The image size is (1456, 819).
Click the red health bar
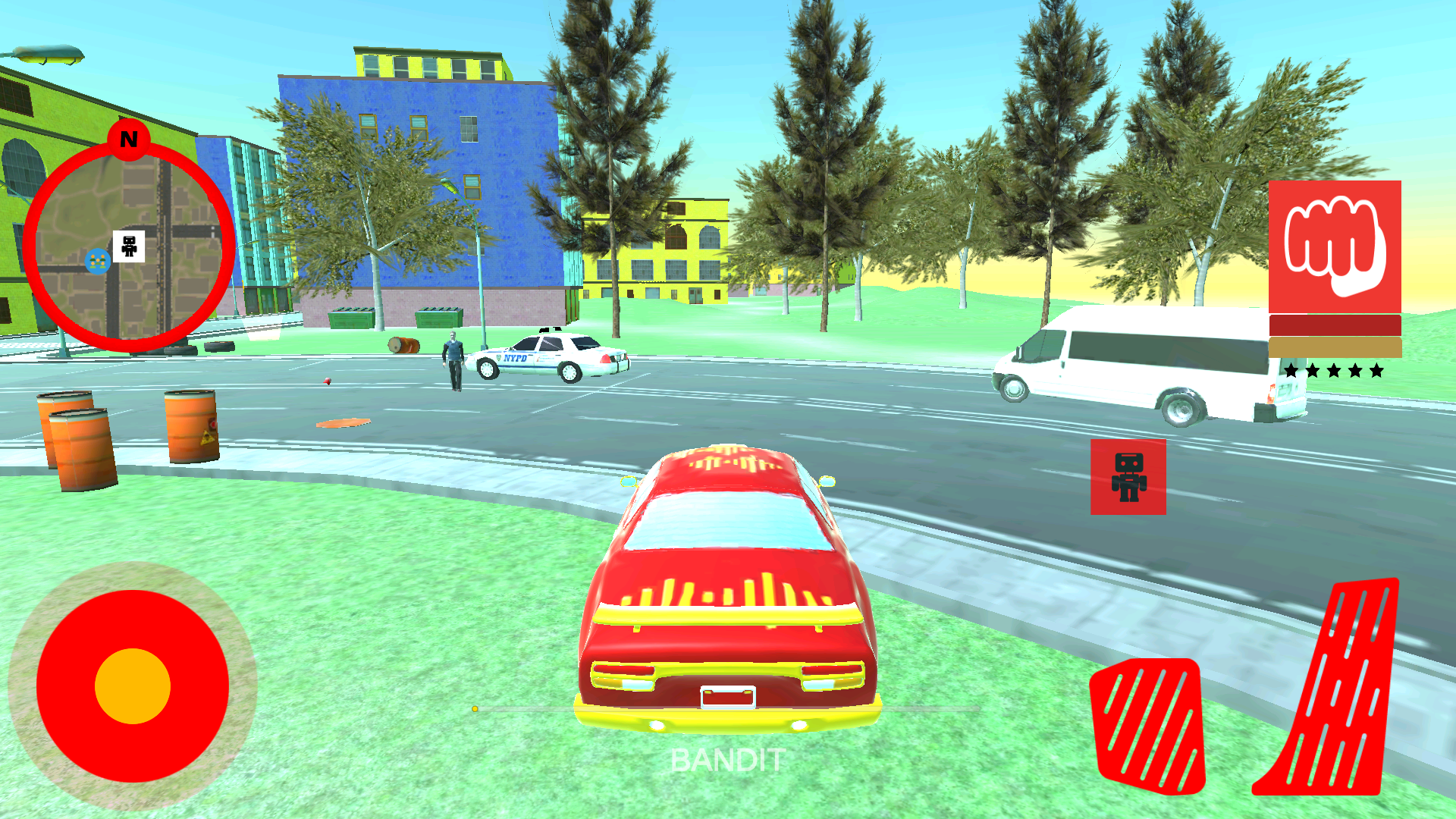(1335, 325)
